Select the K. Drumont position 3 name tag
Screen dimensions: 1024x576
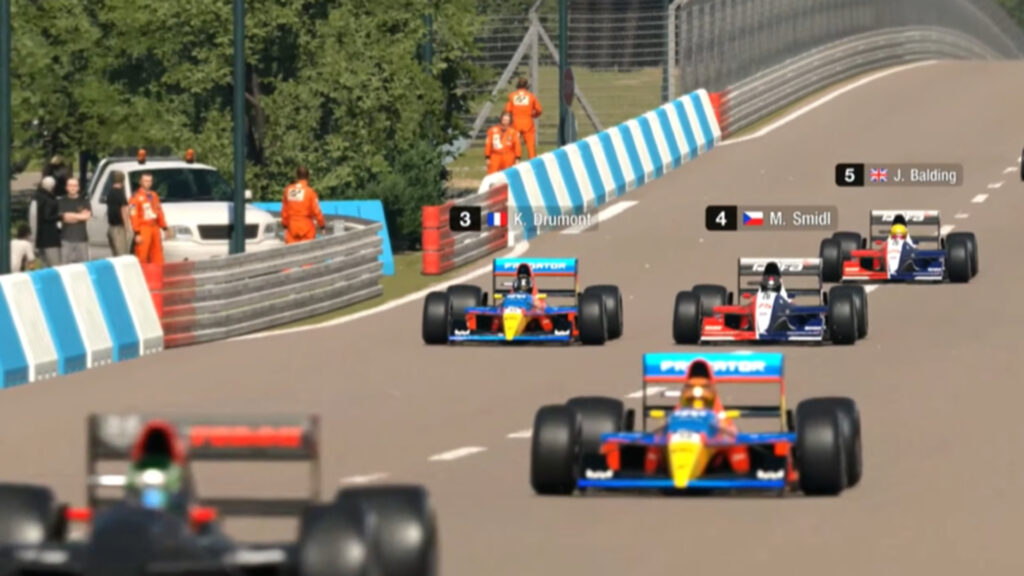click(x=523, y=219)
